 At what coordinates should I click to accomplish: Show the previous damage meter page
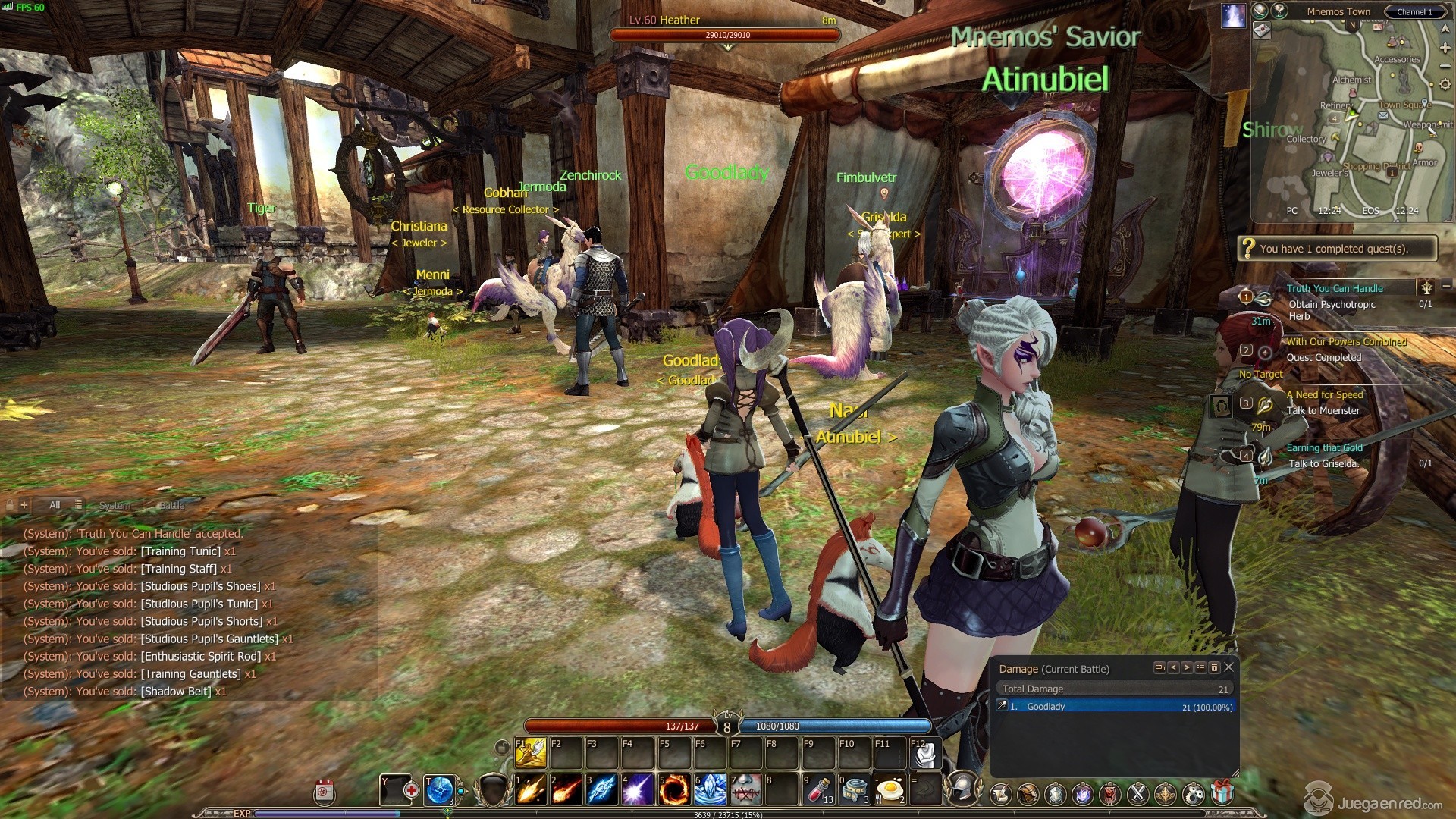click(1174, 667)
